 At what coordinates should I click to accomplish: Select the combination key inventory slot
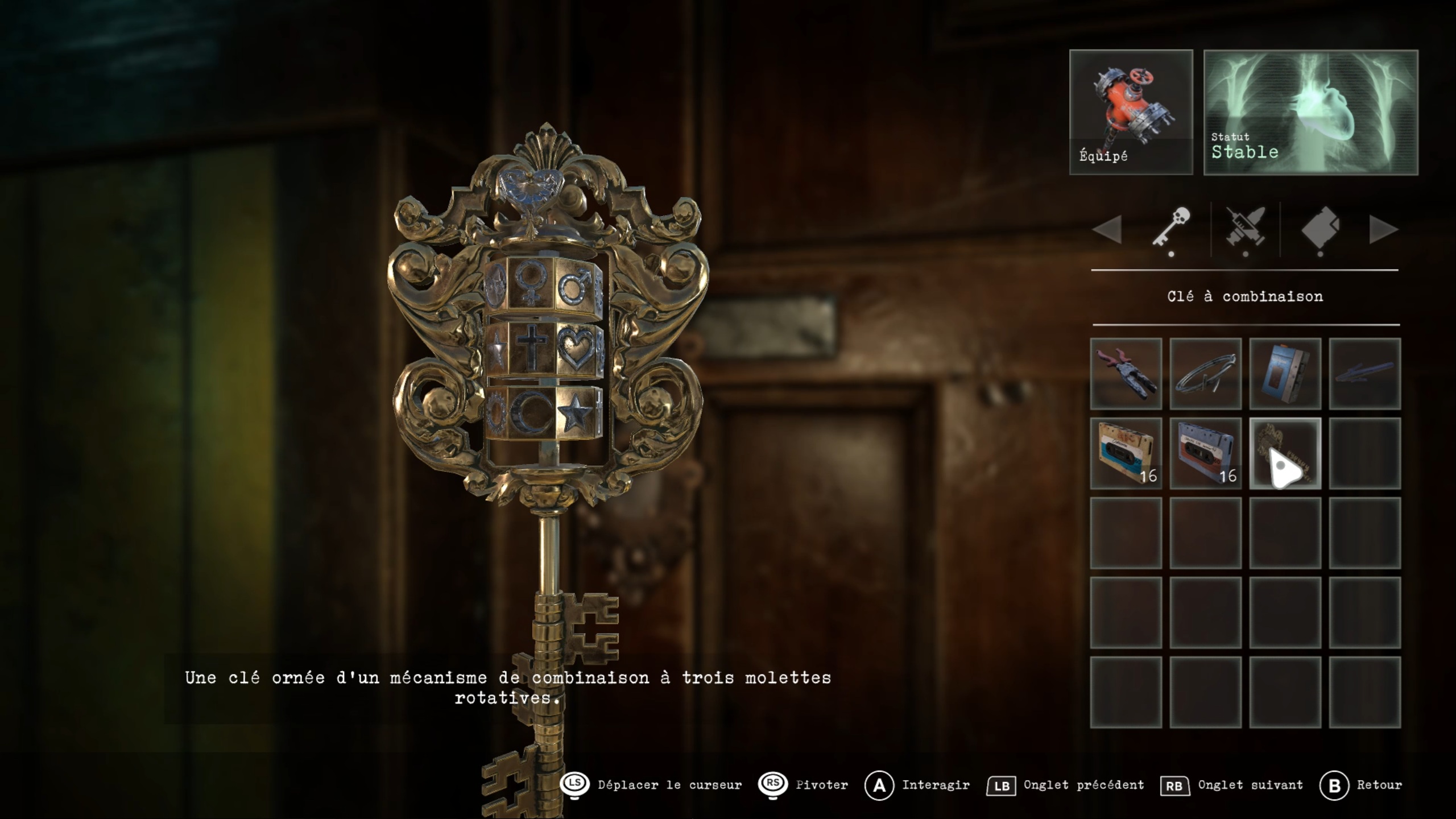point(1285,453)
